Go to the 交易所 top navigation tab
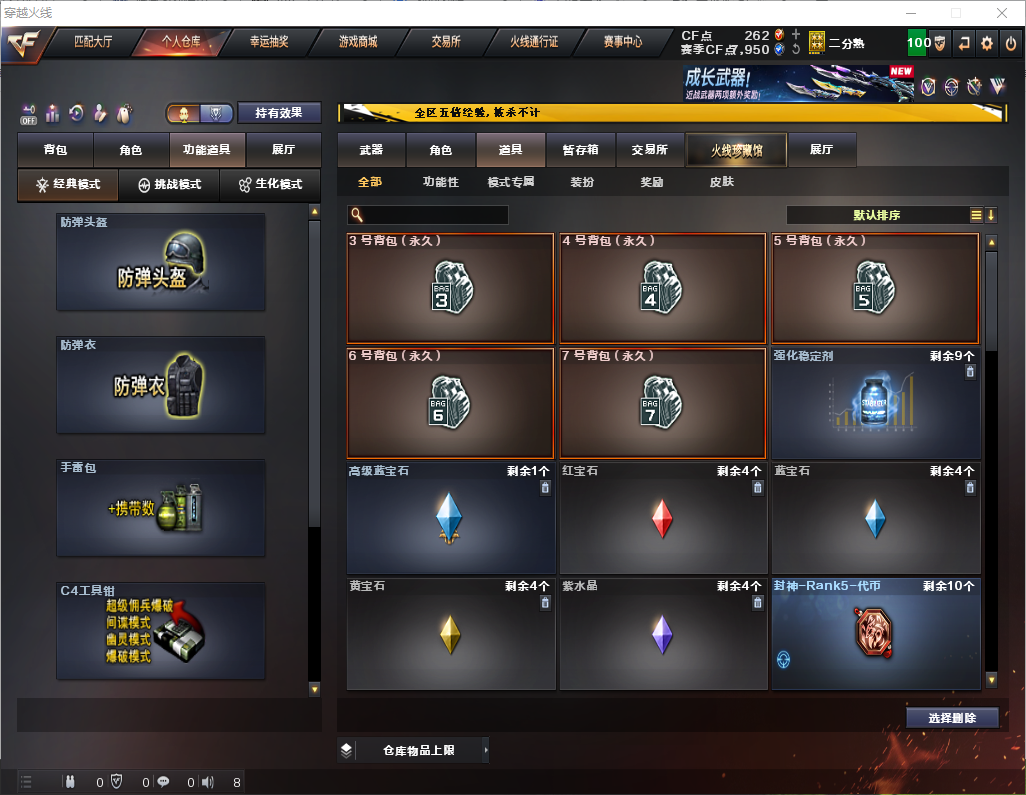Image resolution: width=1026 pixels, height=795 pixels. tap(446, 42)
